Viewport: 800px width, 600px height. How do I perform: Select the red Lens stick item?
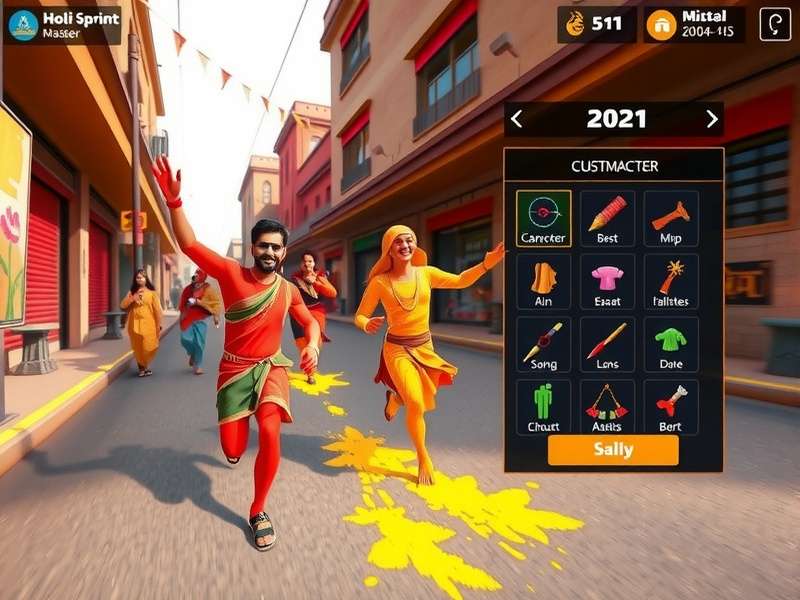point(607,344)
